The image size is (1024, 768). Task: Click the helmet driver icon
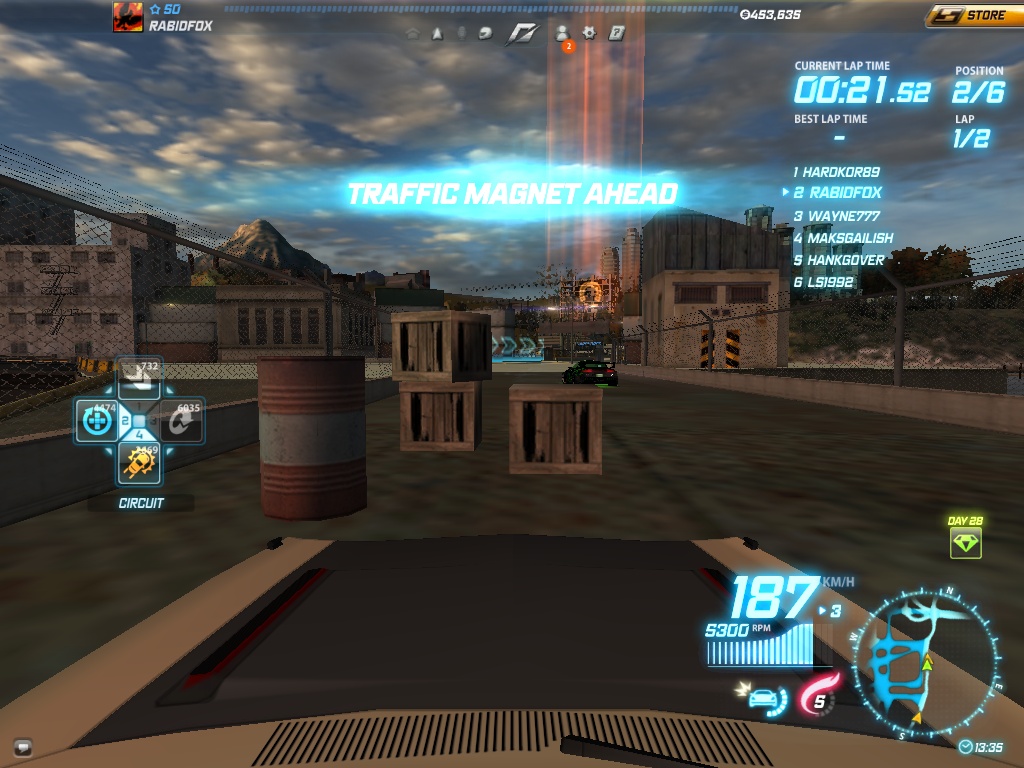tap(485, 33)
